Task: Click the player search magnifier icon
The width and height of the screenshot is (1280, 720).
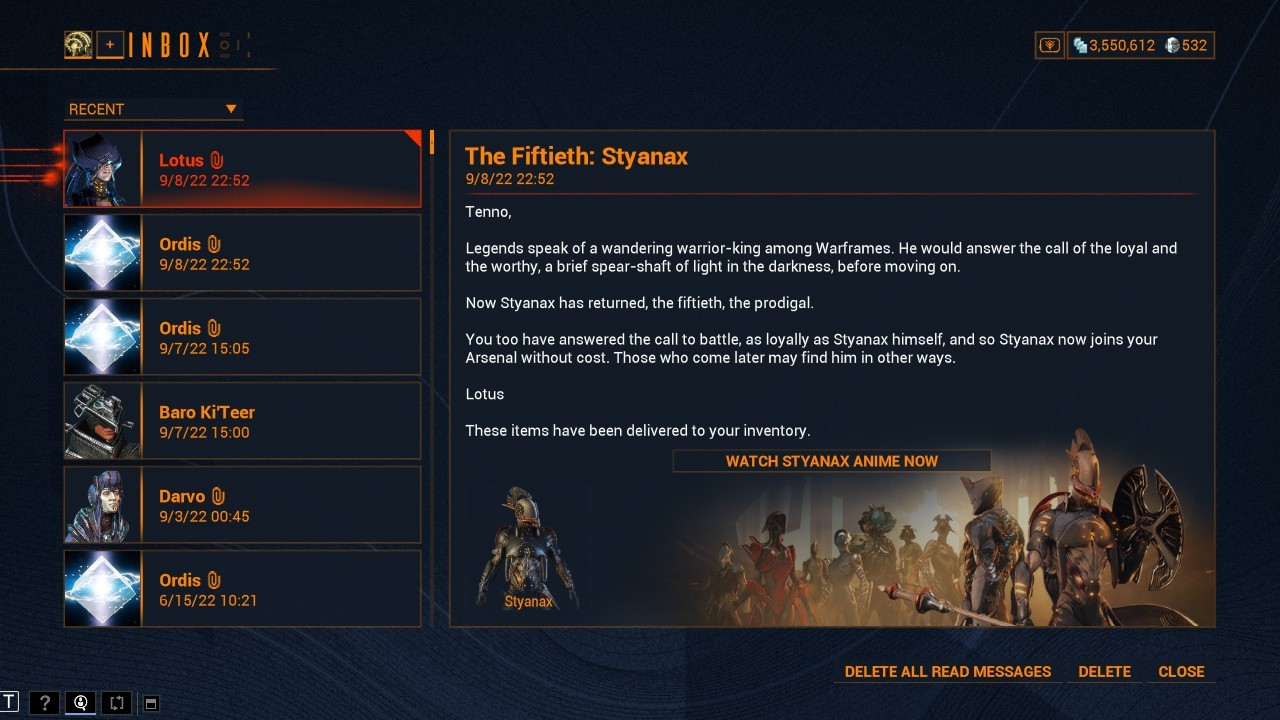Action: tap(80, 702)
